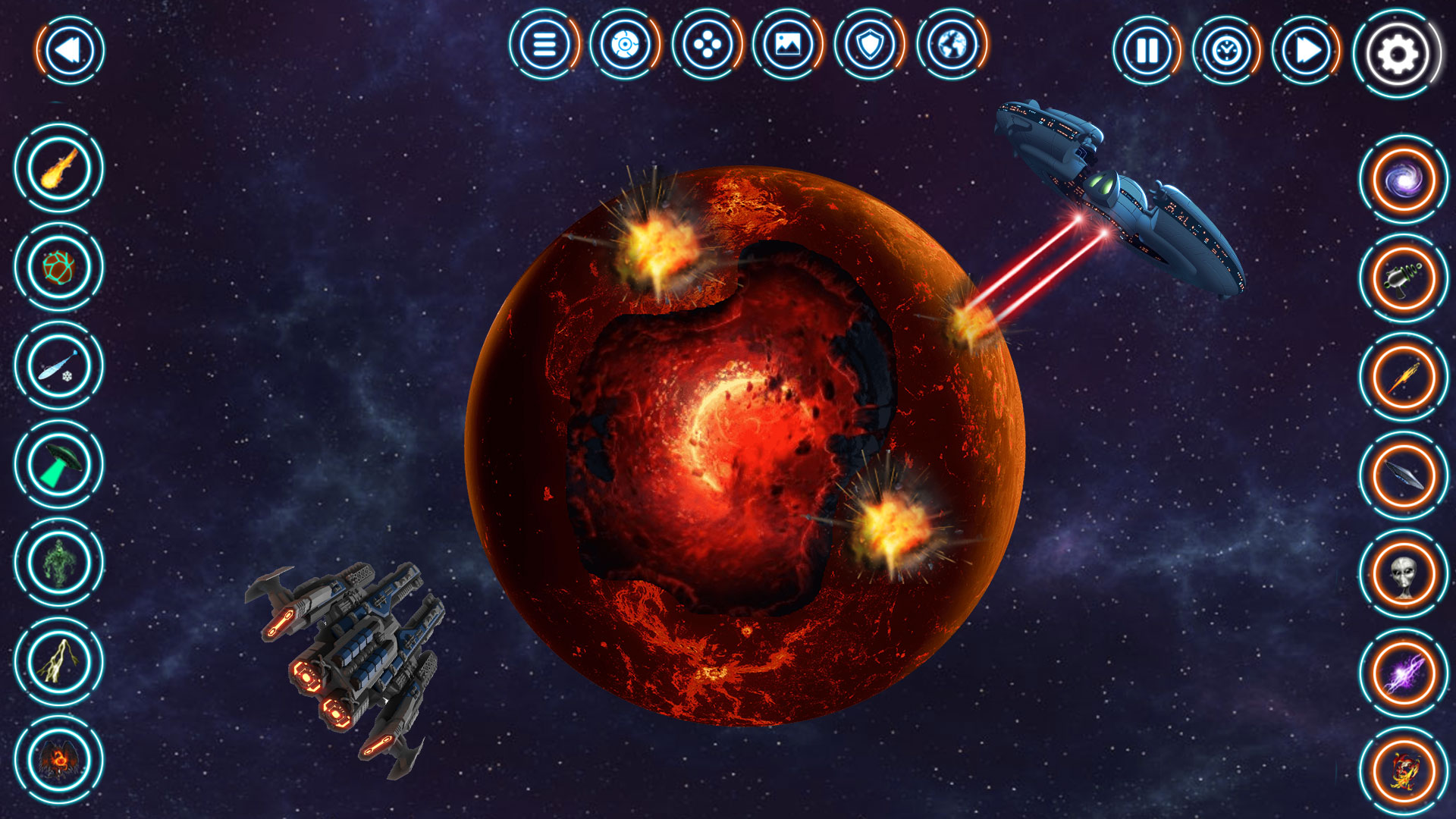
Task: Activate the purple plasma bolt weapon
Action: click(1403, 671)
